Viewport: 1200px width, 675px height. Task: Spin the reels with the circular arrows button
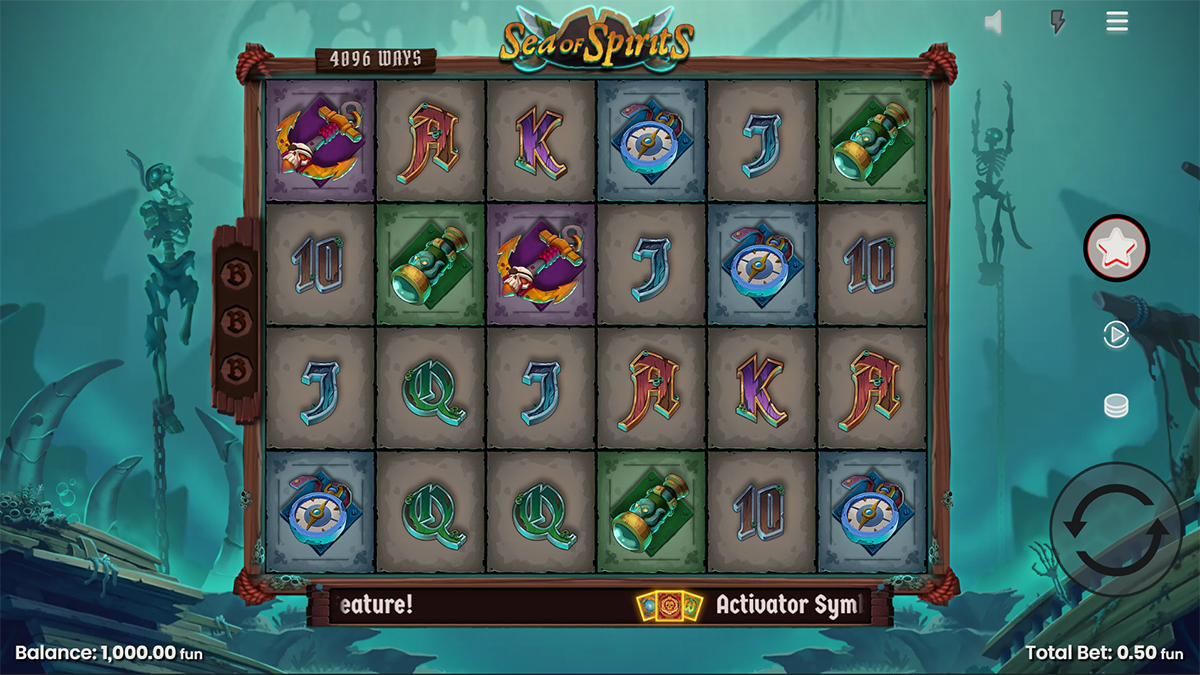pyautogui.click(x=1115, y=529)
